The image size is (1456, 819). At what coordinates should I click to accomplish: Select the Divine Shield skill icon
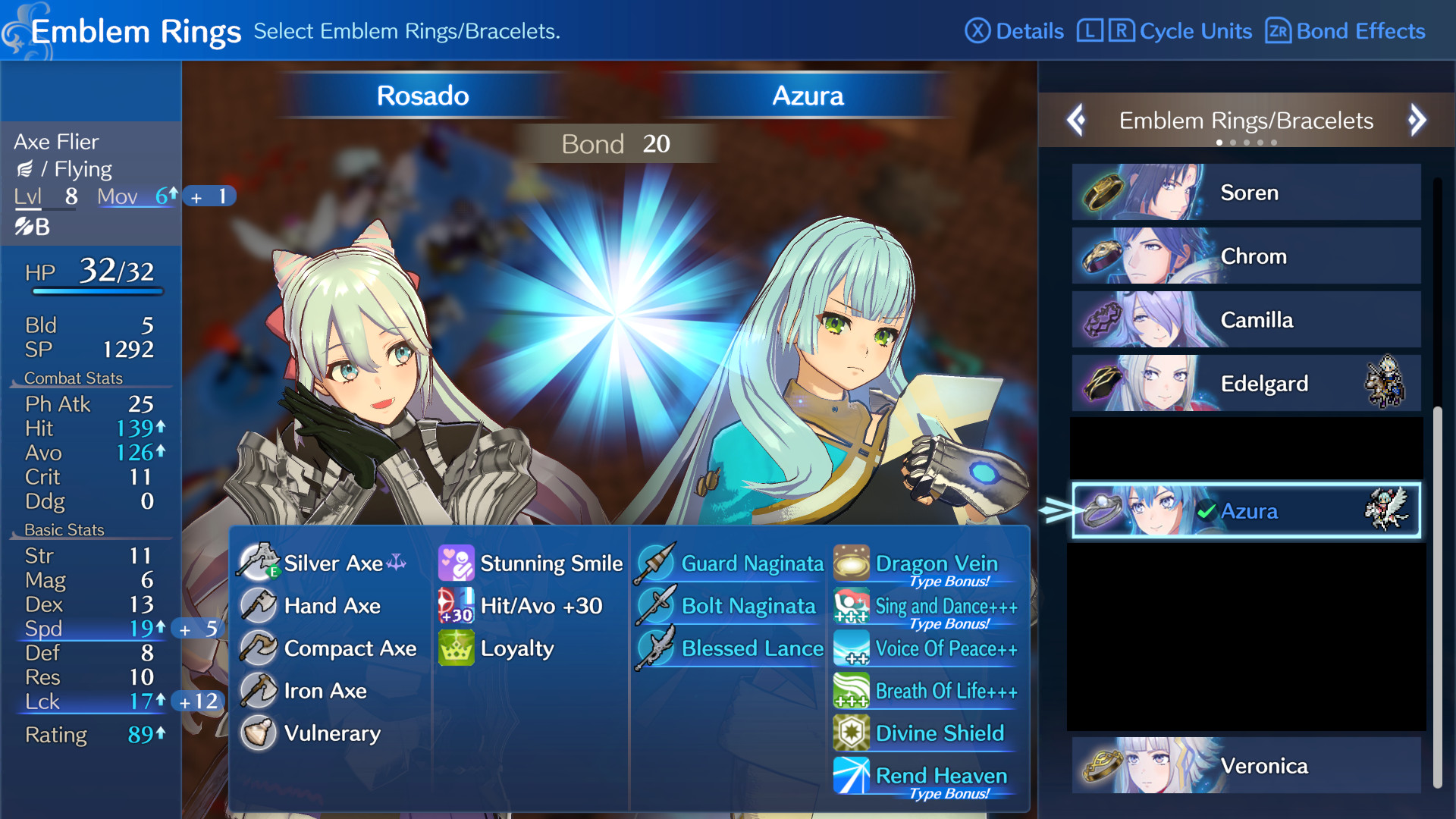point(852,733)
